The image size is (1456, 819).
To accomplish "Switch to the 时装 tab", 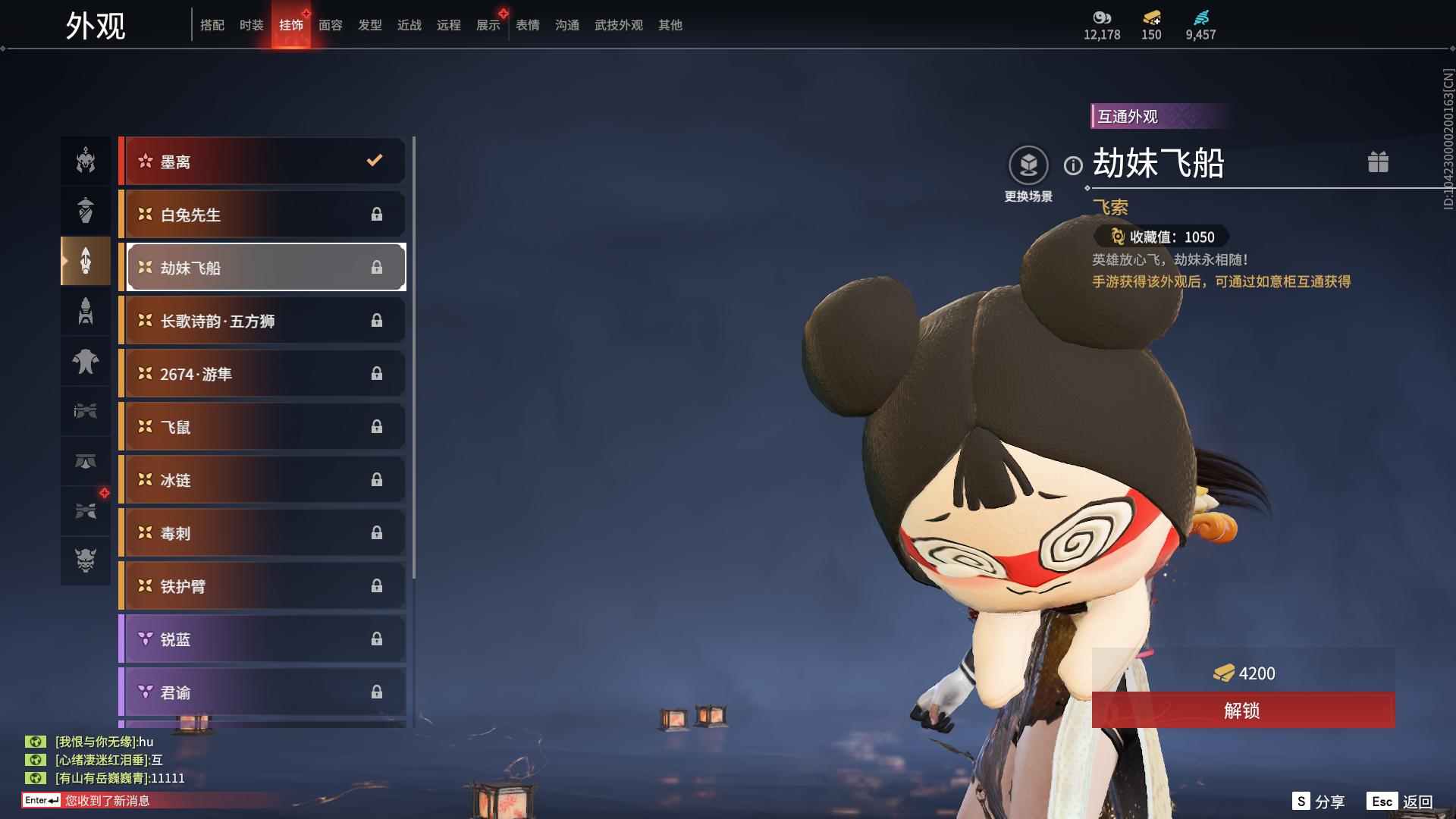I will pos(252,25).
